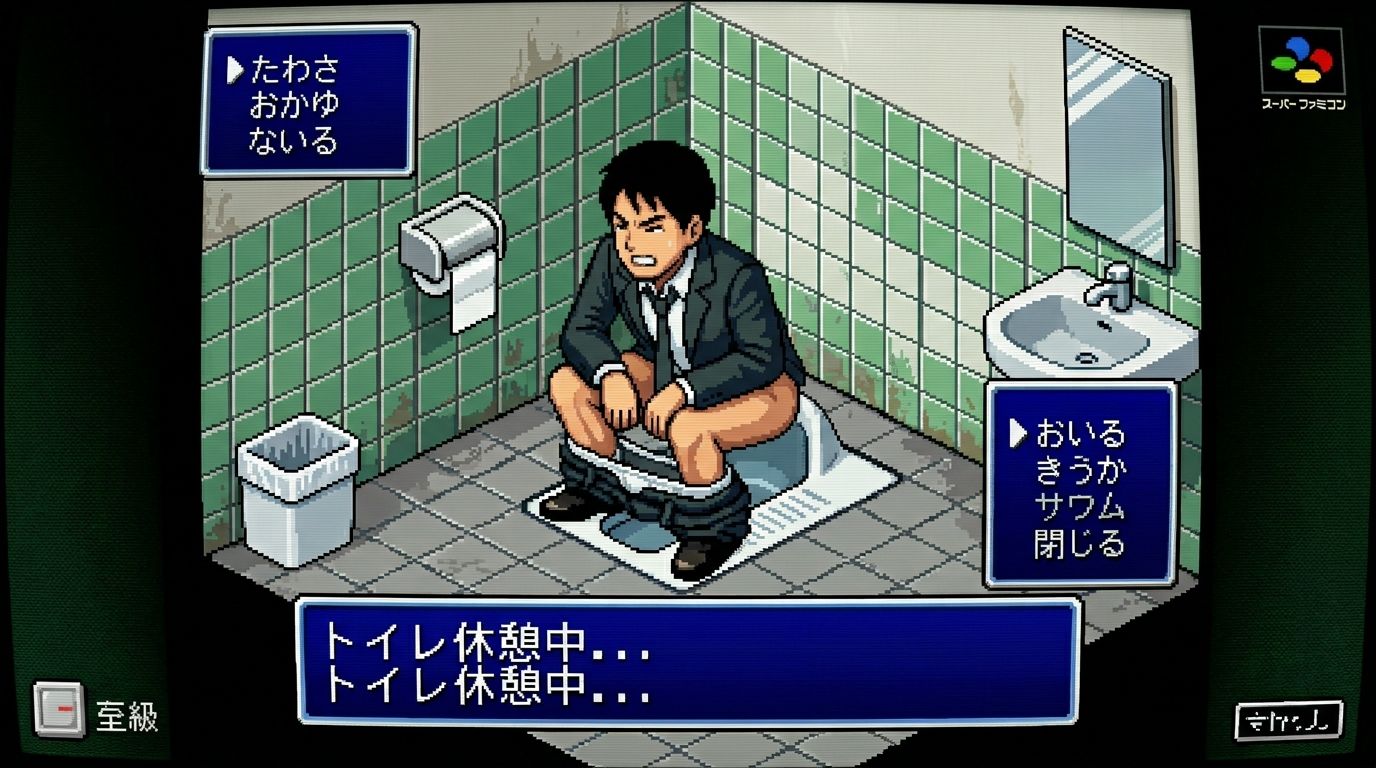This screenshot has width=1376, height=768.
Task: Select the サウム menu entry
Action: tap(1080, 507)
